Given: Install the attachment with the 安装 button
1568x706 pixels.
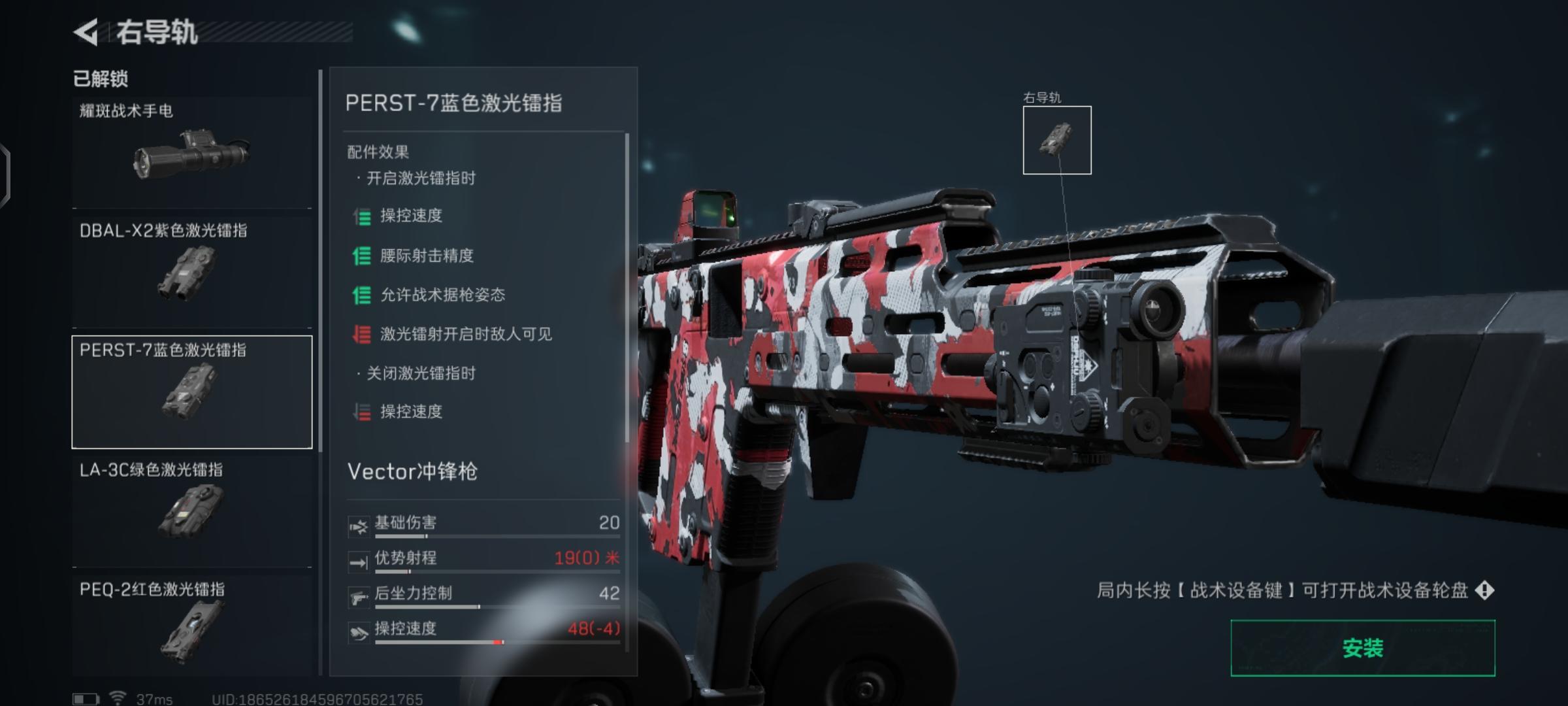Looking at the screenshot, I should tap(1362, 648).
